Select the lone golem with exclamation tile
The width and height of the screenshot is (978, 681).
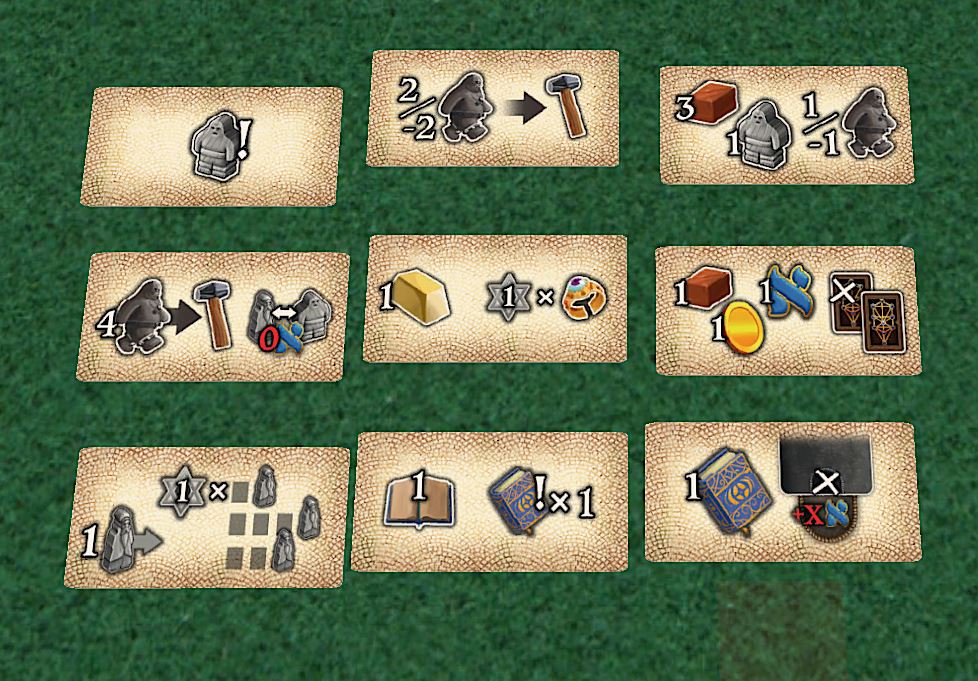(212, 146)
